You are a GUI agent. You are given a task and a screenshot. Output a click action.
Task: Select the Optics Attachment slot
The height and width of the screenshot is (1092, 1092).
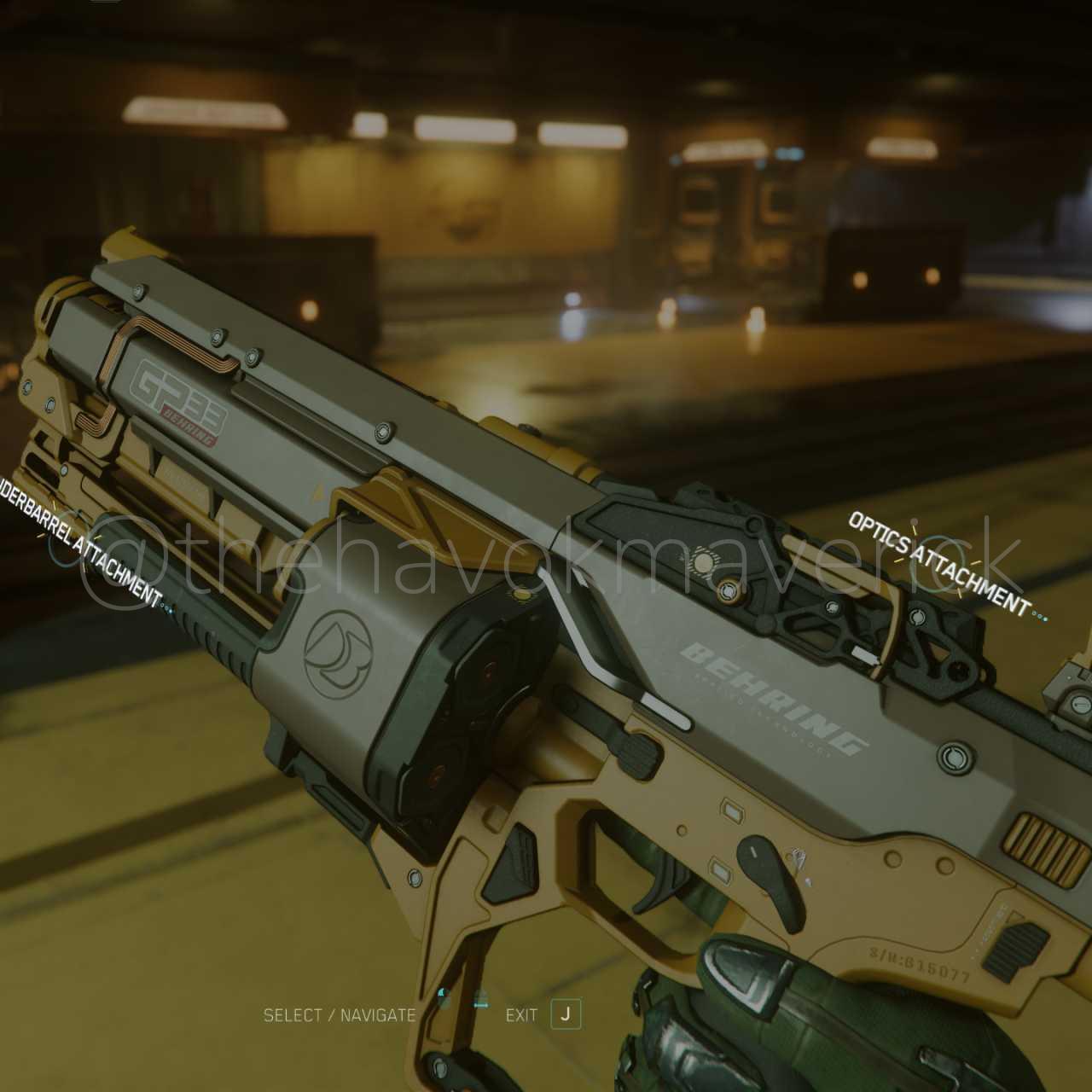pyautogui.click(x=937, y=565)
